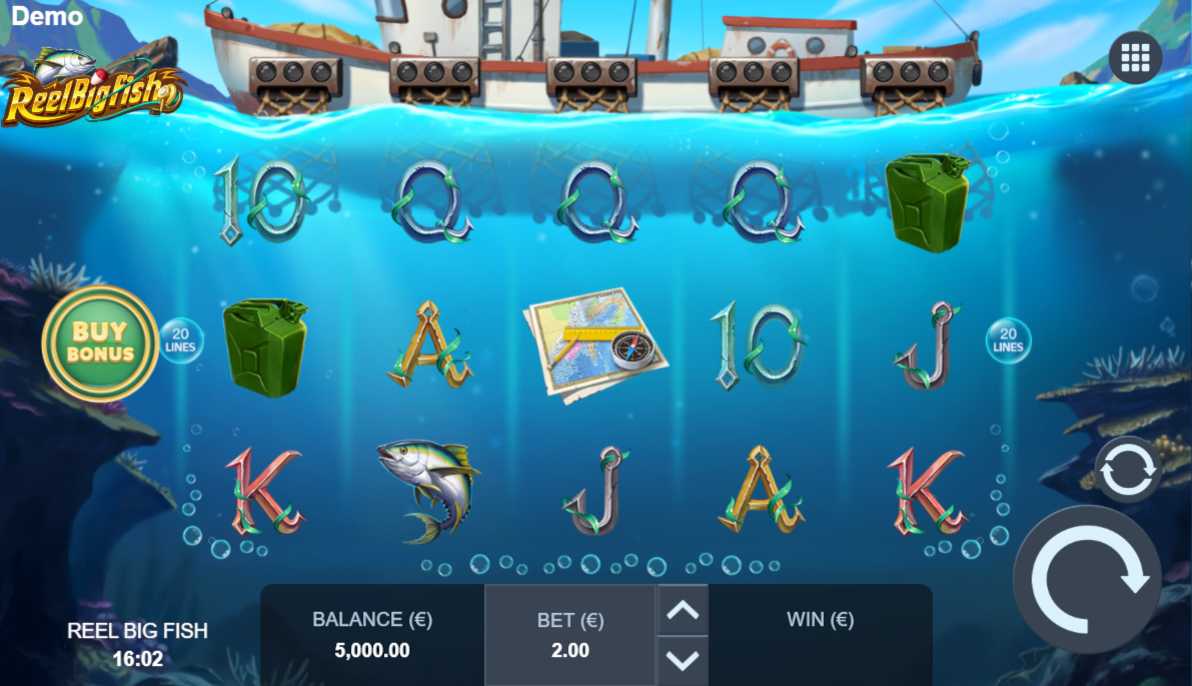Activate the autoplay button with circular arrows
This screenshot has height=686, width=1192.
[1128, 469]
